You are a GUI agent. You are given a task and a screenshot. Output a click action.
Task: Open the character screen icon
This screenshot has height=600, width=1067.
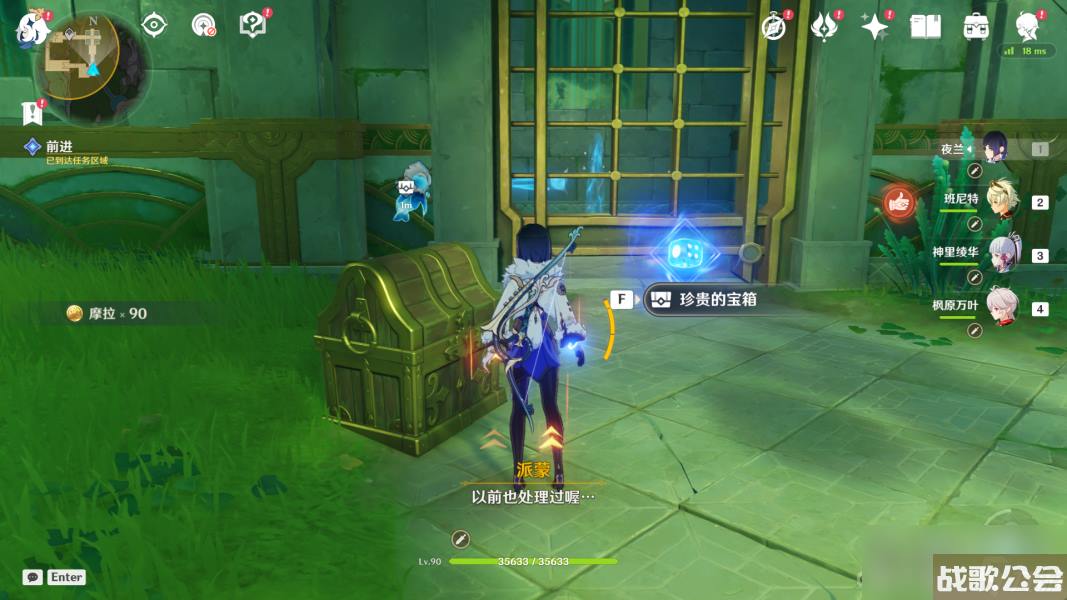1026,25
